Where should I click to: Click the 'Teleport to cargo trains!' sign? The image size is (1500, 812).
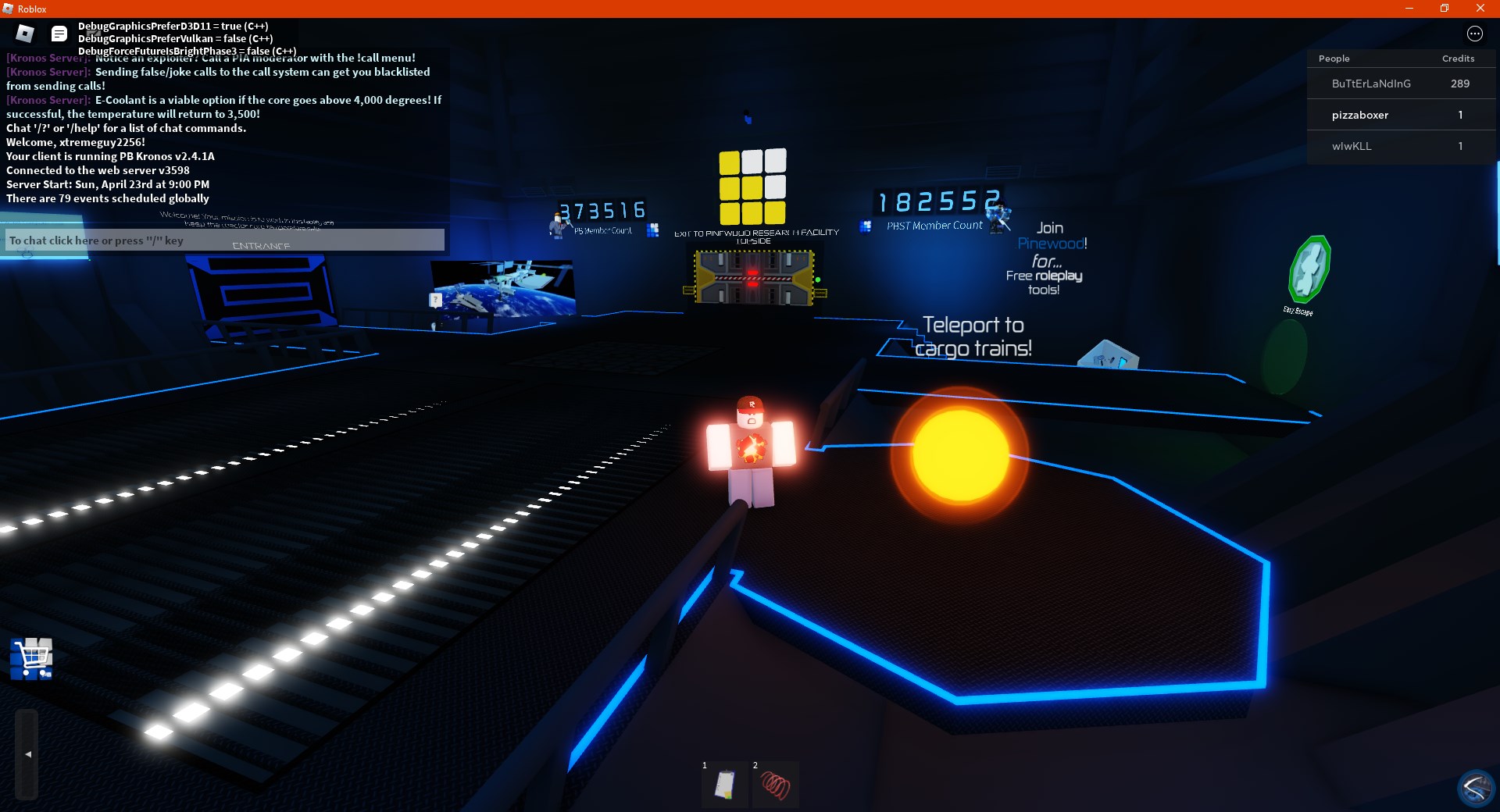coord(973,336)
